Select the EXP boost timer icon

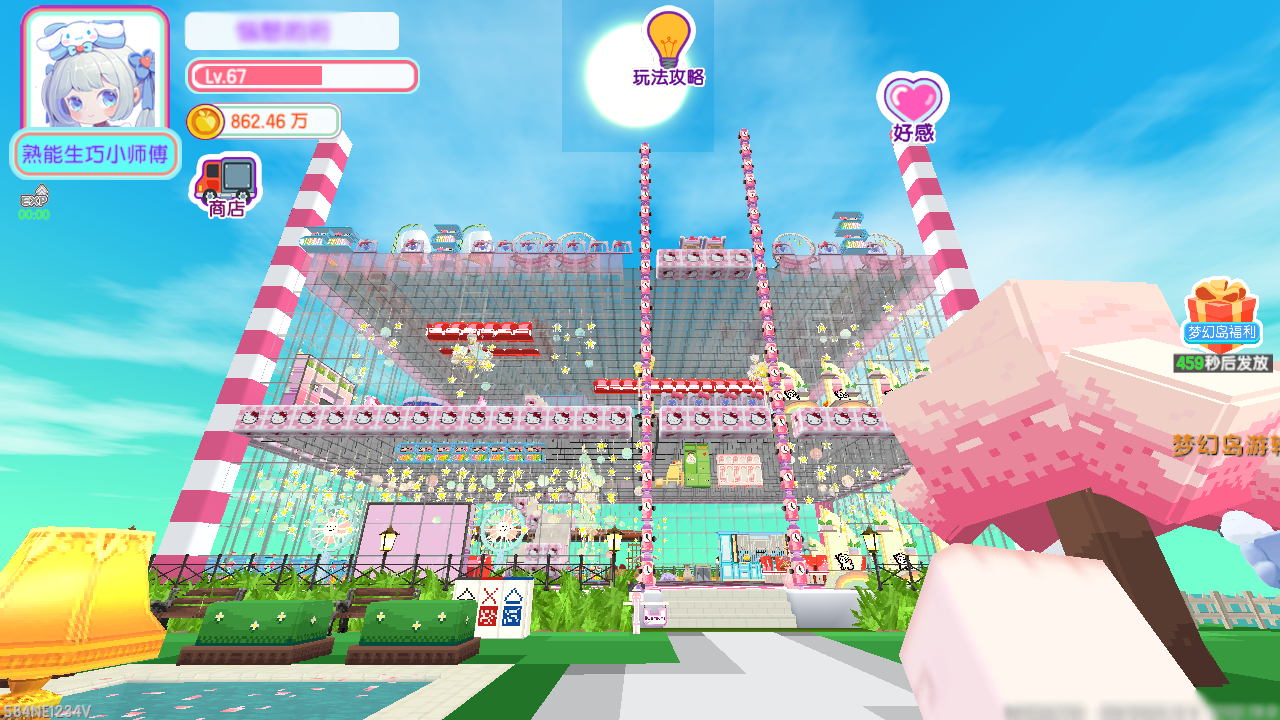pos(34,201)
